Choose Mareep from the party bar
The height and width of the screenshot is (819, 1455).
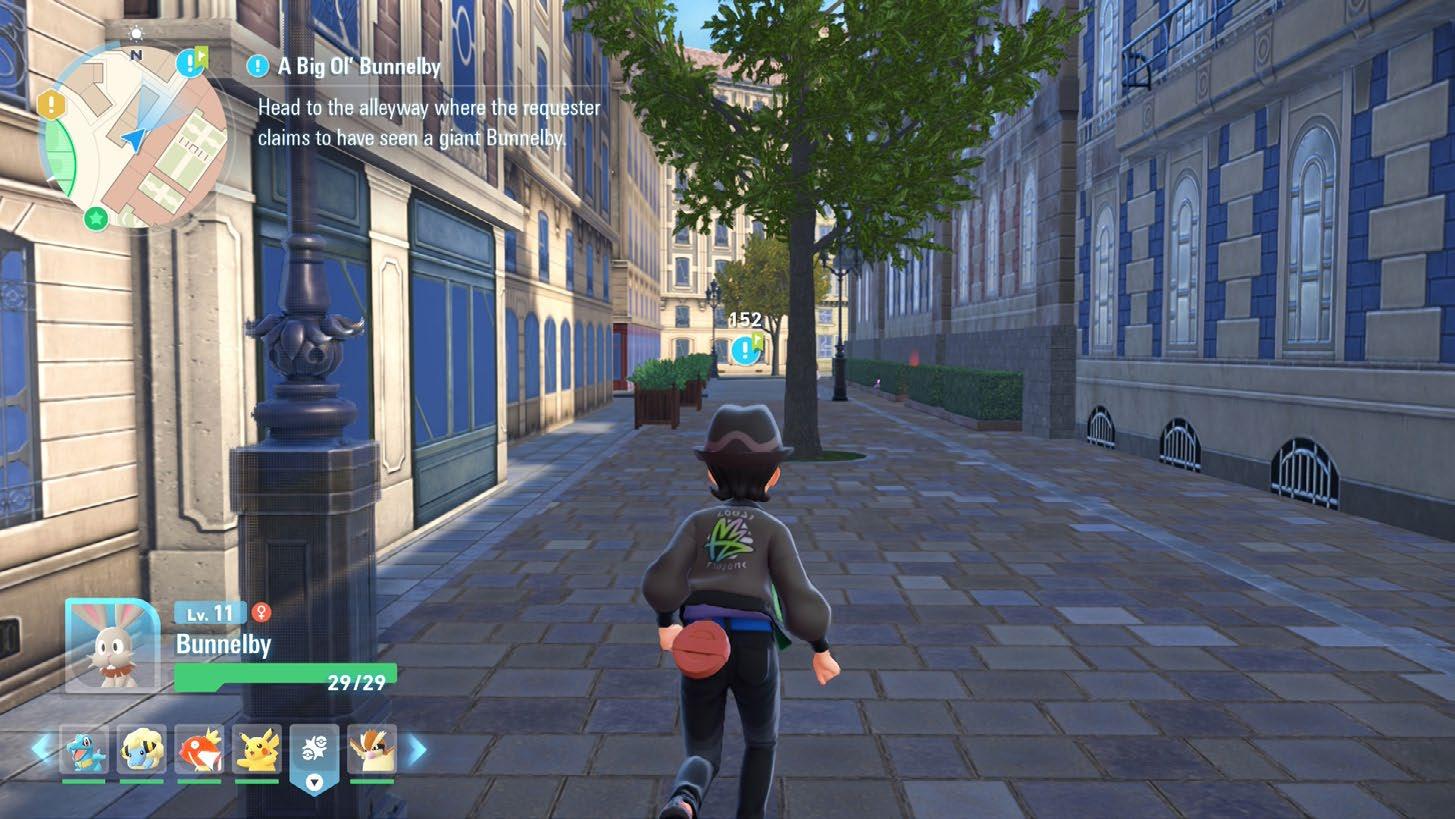pos(141,750)
